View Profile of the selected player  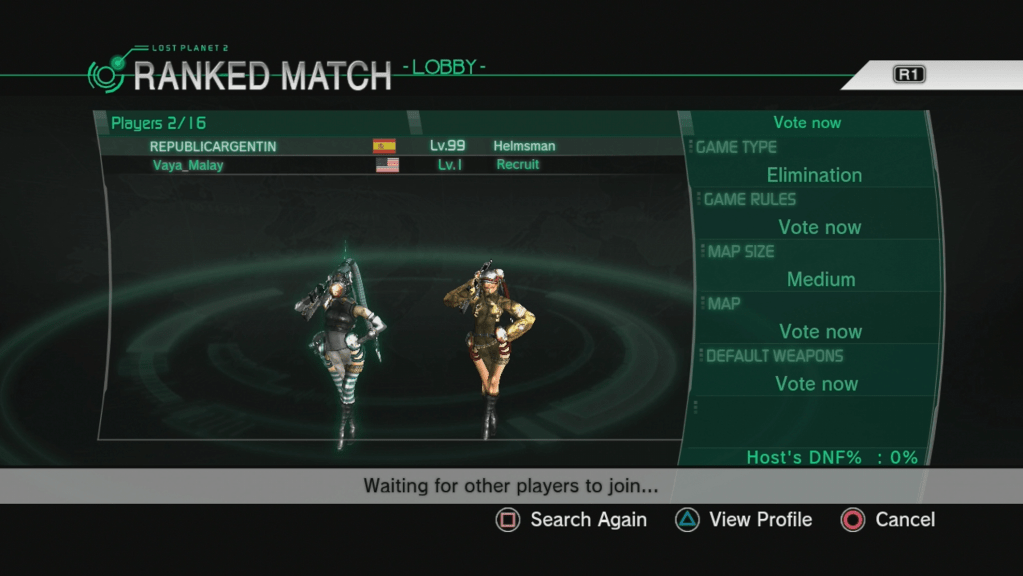pyautogui.click(x=745, y=520)
